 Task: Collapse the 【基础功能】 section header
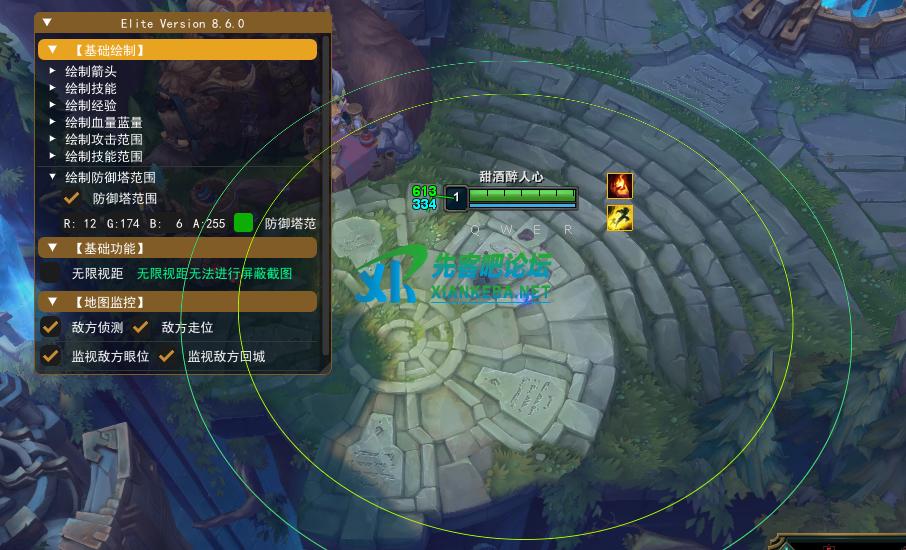52,248
